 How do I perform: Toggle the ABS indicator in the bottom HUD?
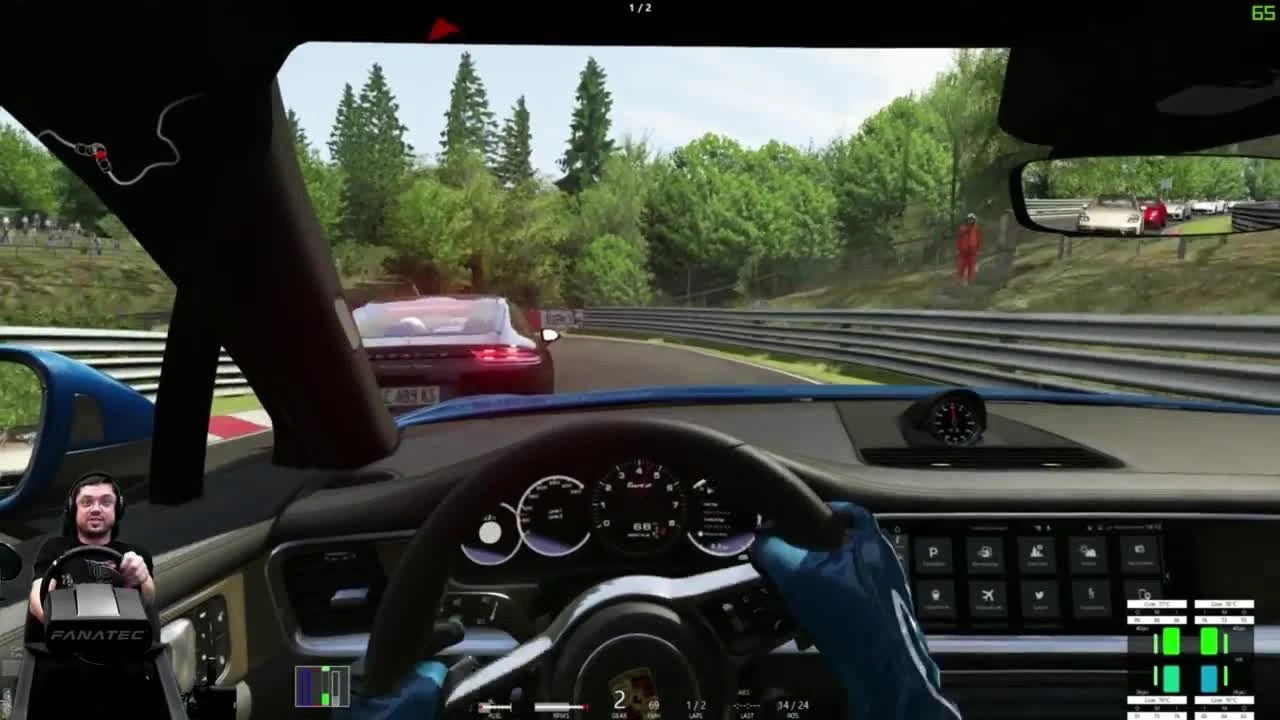click(x=744, y=690)
